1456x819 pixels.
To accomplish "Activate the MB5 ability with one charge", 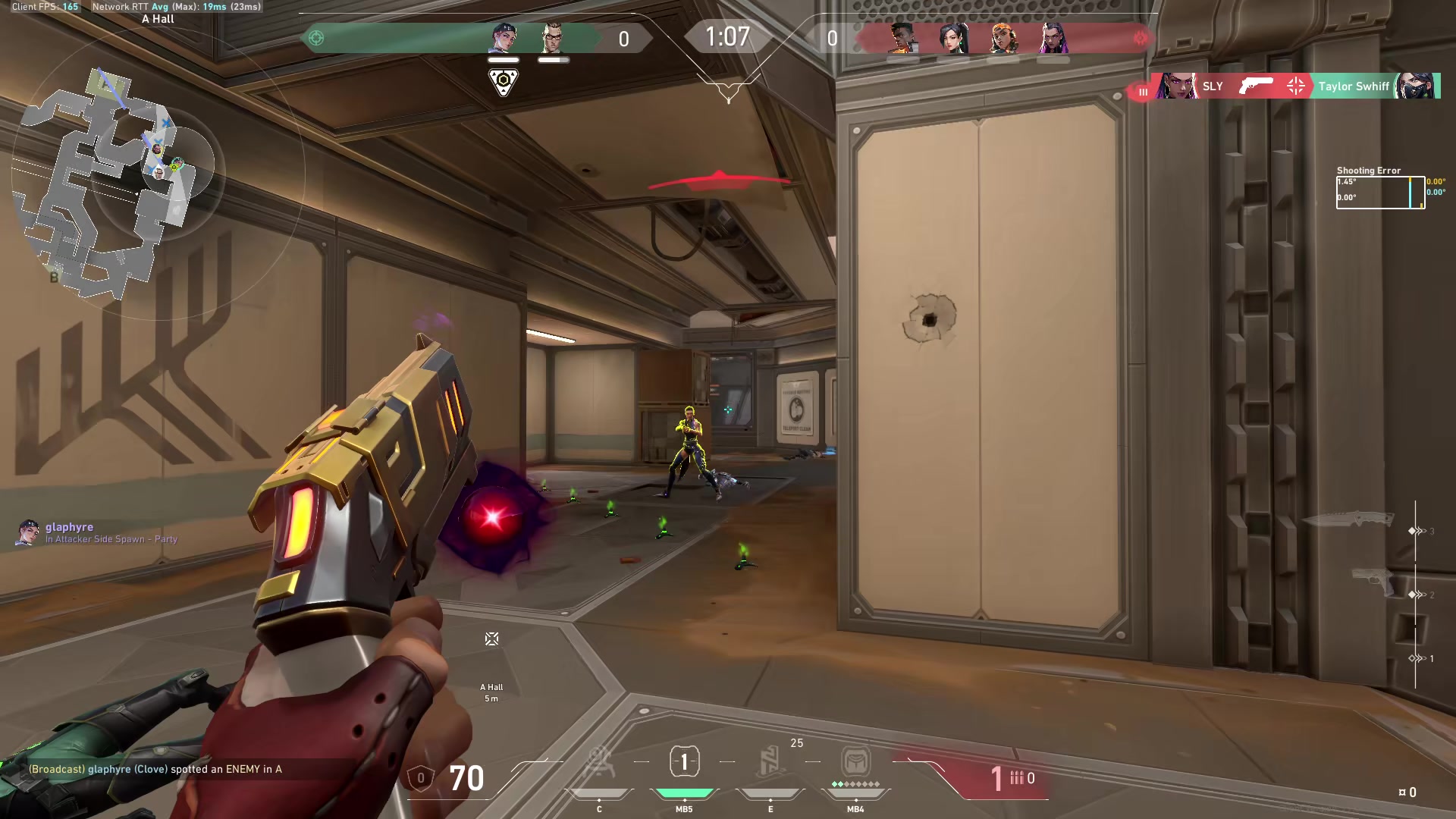I will pyautogui.click(x=684, y=762).
